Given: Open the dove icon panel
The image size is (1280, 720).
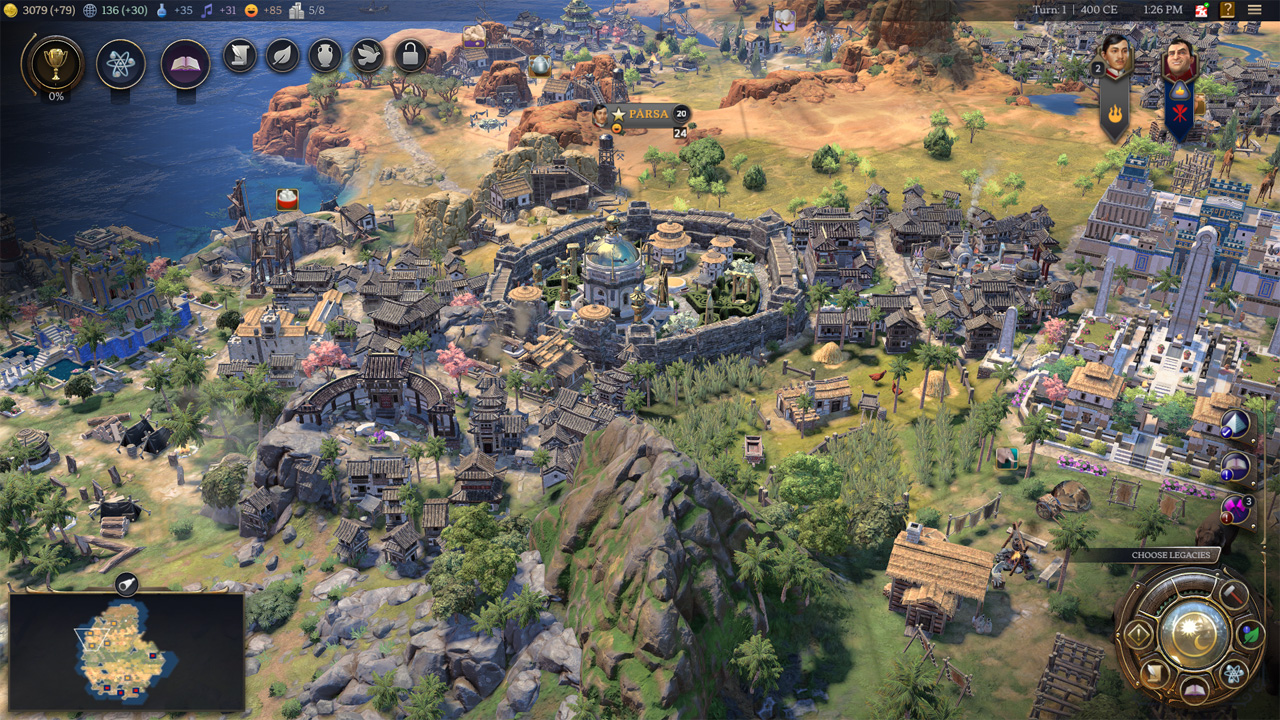Looking at the screenshot, I should [x=368, y=55].
